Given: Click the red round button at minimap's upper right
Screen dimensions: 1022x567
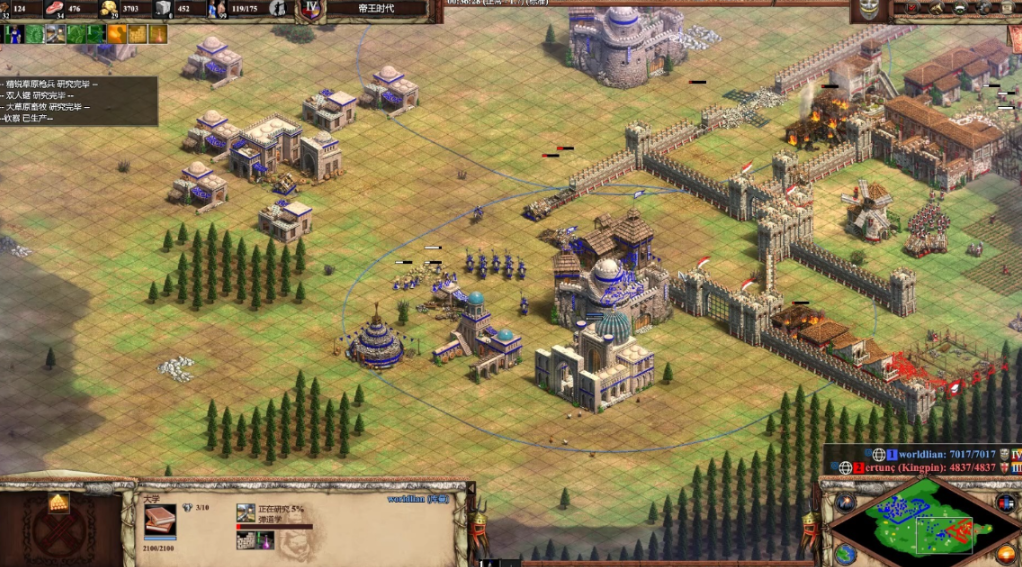Looking at the screenshot, I should (x=1005, y=502).
